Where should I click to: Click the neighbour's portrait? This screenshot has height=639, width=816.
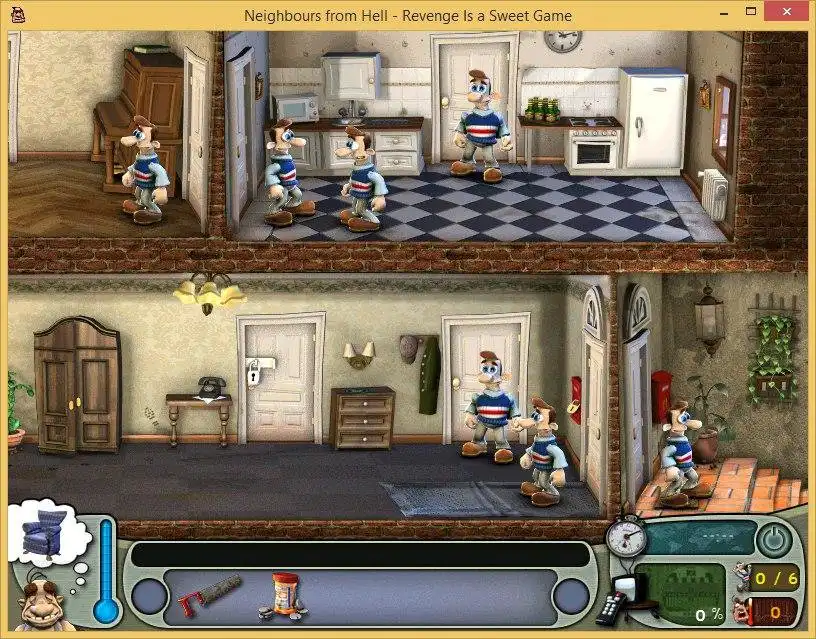coord(40,603)
